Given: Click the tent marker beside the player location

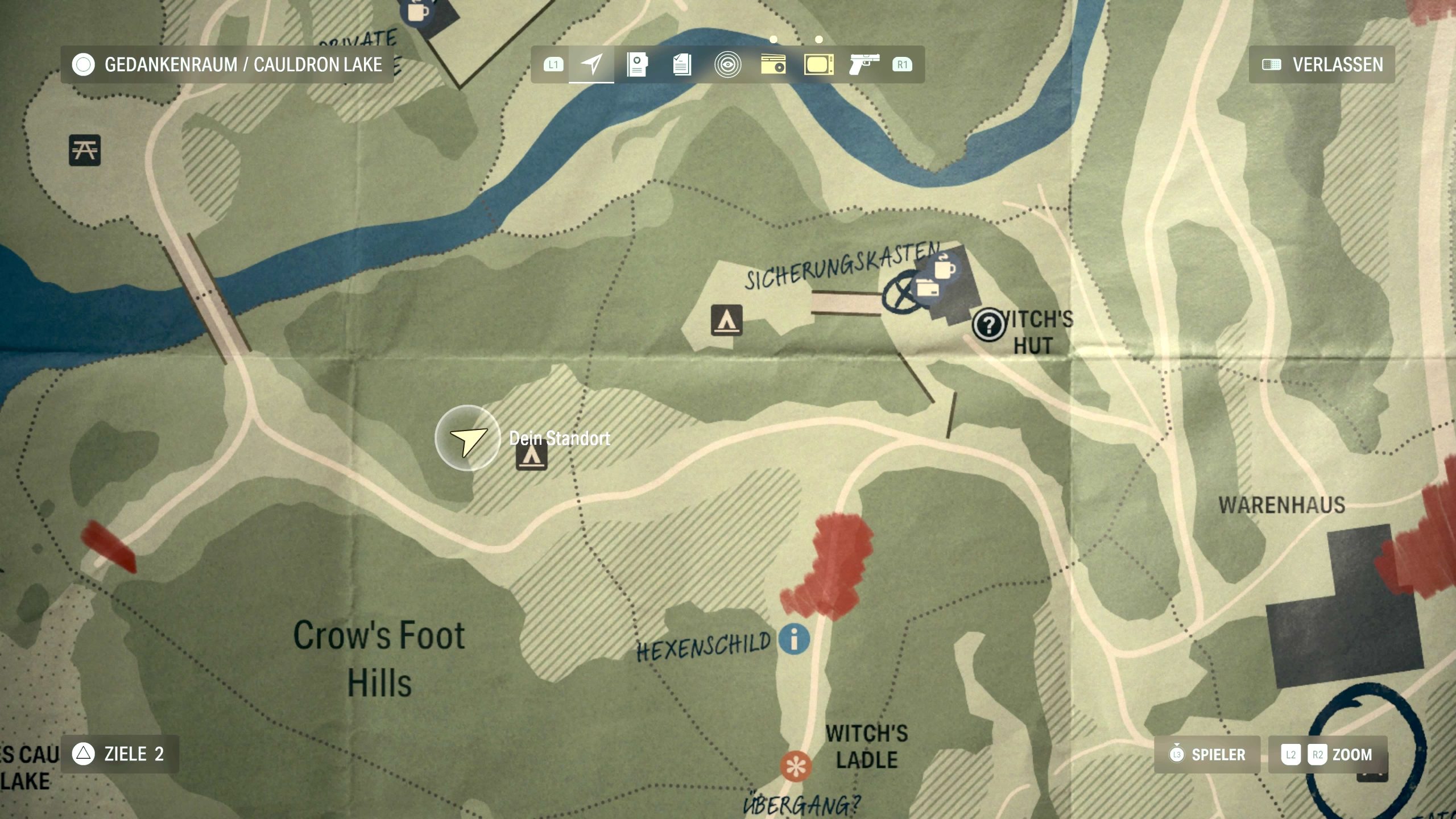Looking at the screenshot, I should click(532, 457).
